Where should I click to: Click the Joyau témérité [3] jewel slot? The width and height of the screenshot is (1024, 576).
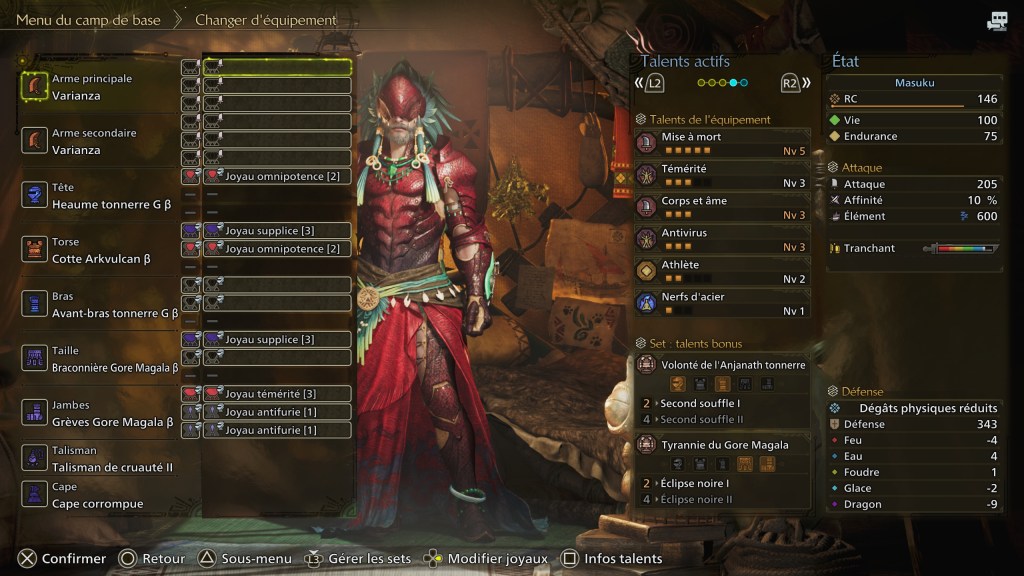coord(277,394)
